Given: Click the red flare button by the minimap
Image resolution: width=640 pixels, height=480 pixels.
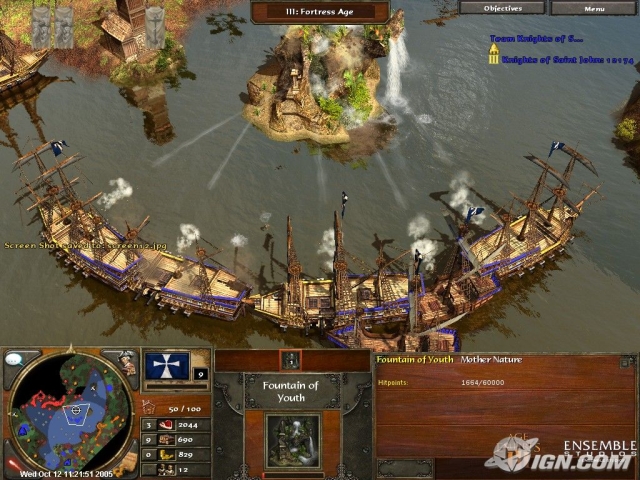Looking at the screenshot, I should pos(12,464).
